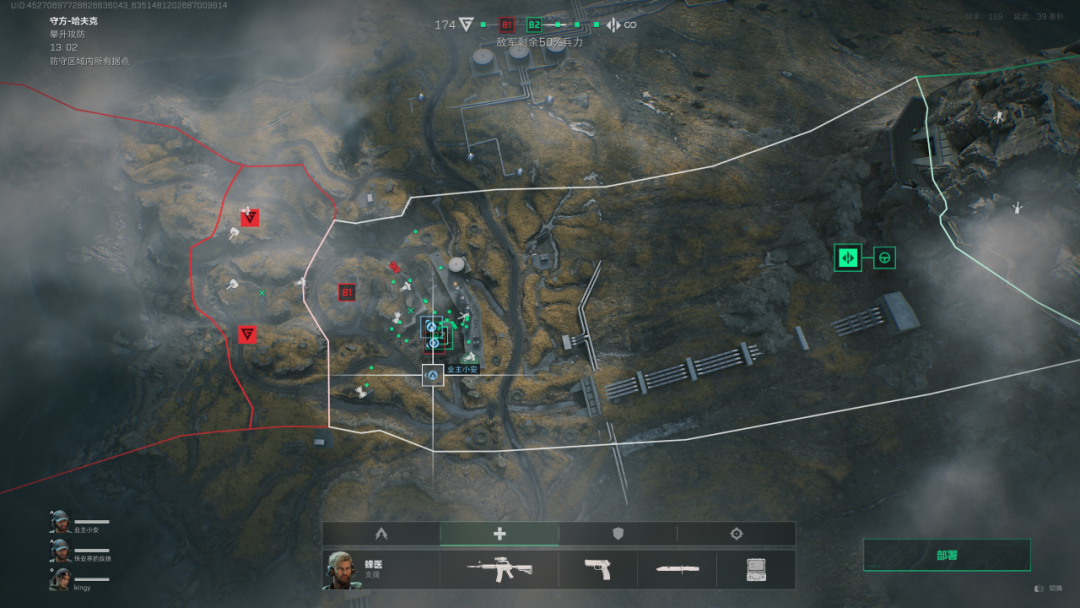The width and height of the screenshot is (1080, 608).
Task: Open the 蜂医 operator selection portrait
Action: point(342,570)
